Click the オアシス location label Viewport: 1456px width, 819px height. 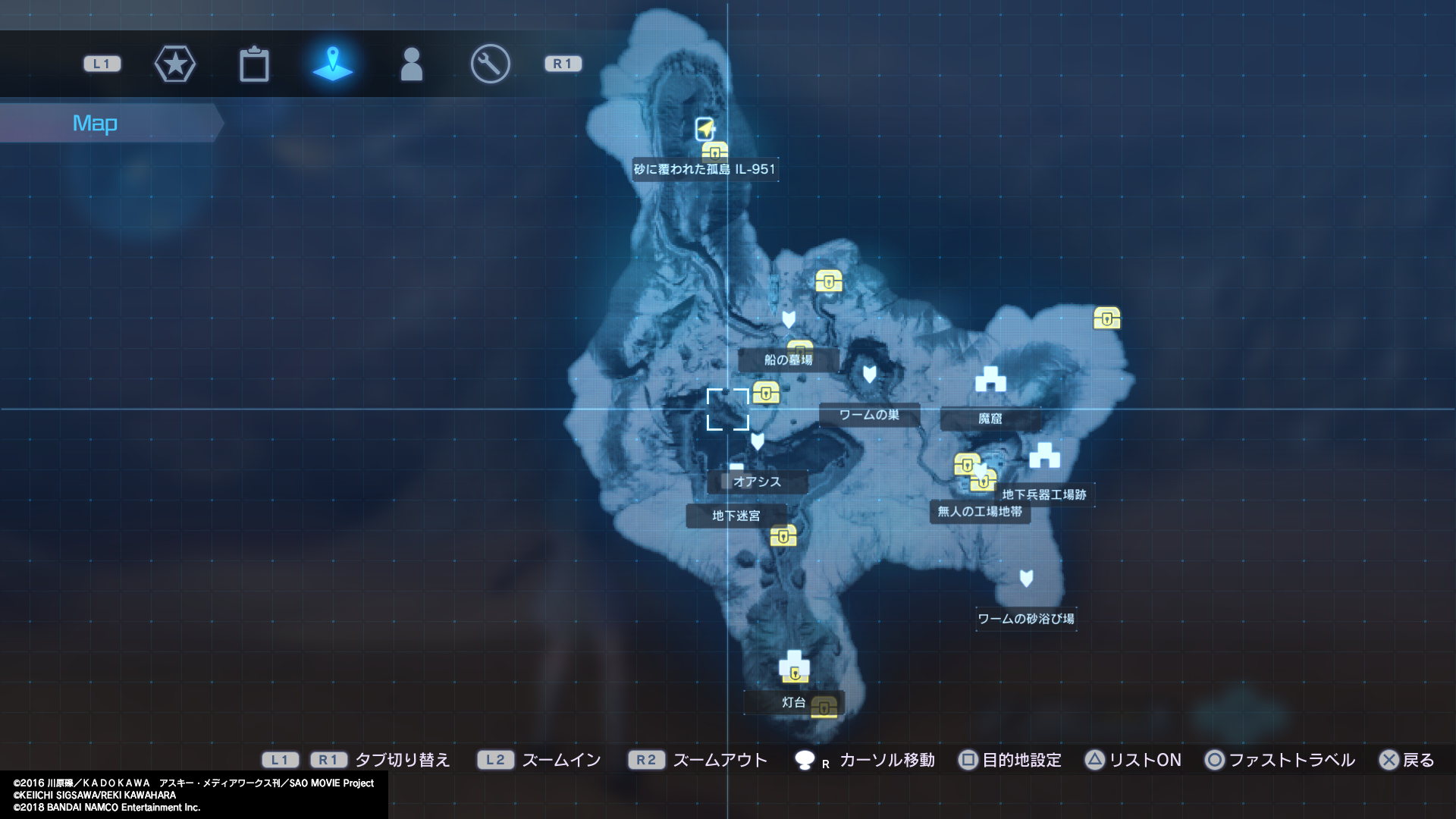757,482
